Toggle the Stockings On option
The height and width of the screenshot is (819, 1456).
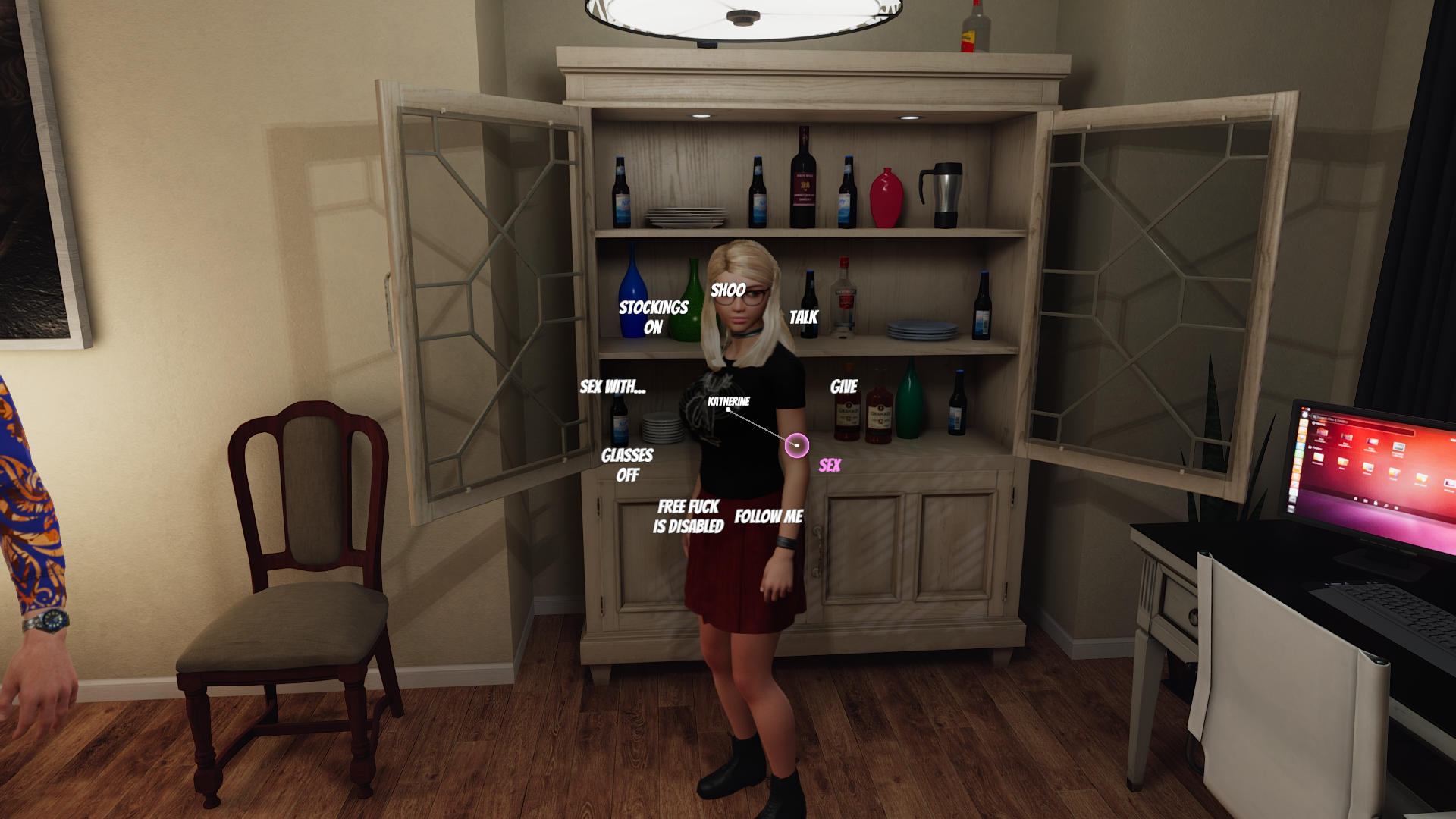pyautogui.click(x=653, y=317)
